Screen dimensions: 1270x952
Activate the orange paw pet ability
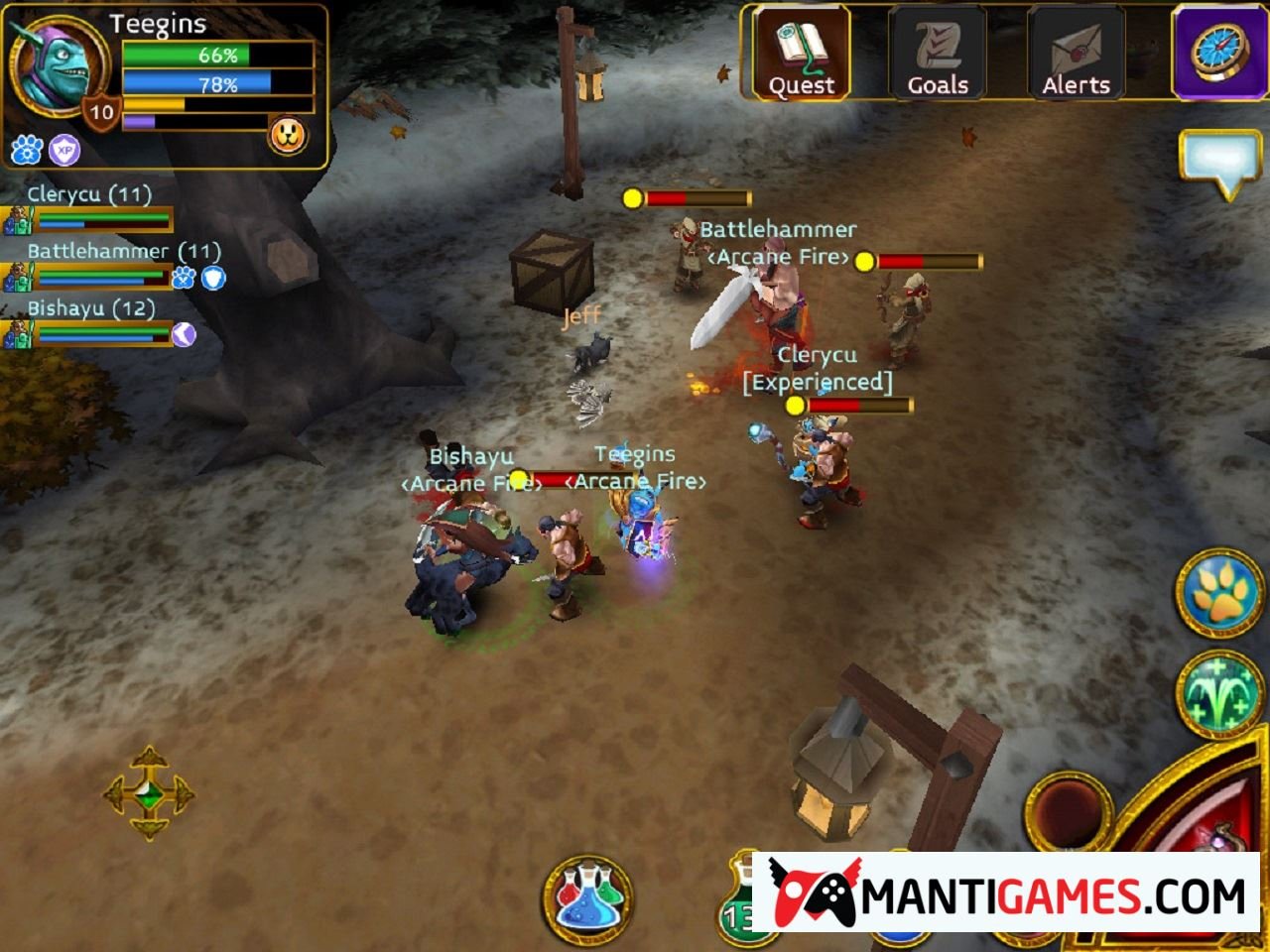(x=1220, y=593)
